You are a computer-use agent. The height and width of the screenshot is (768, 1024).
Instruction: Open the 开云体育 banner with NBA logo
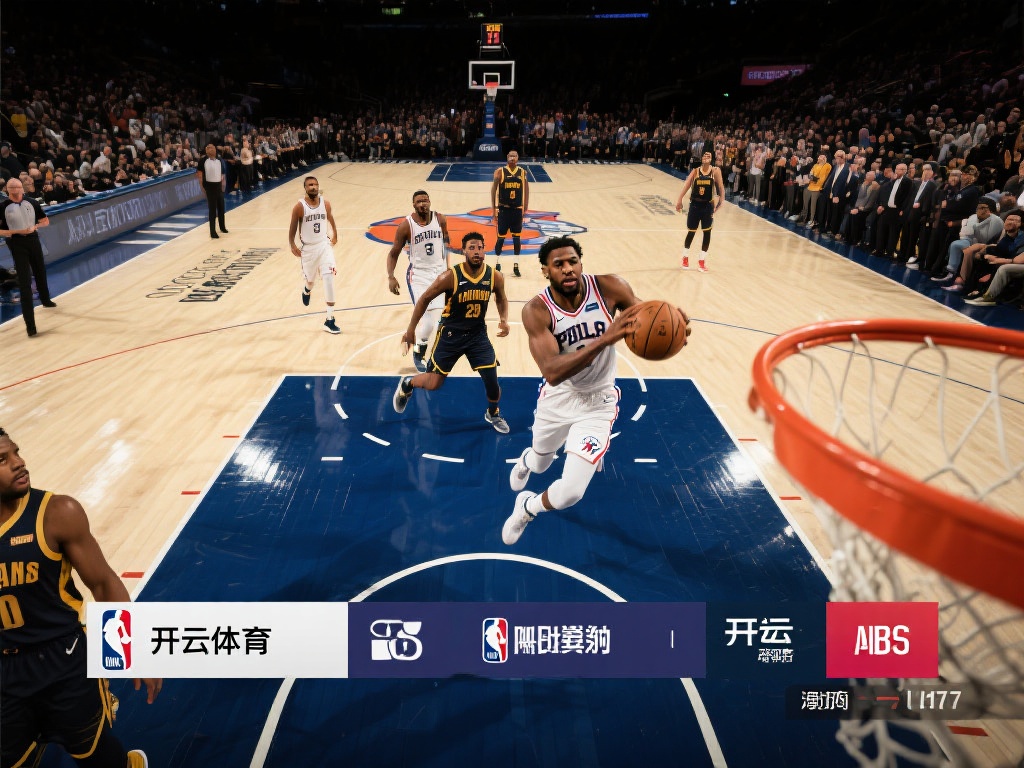[217, 640]
